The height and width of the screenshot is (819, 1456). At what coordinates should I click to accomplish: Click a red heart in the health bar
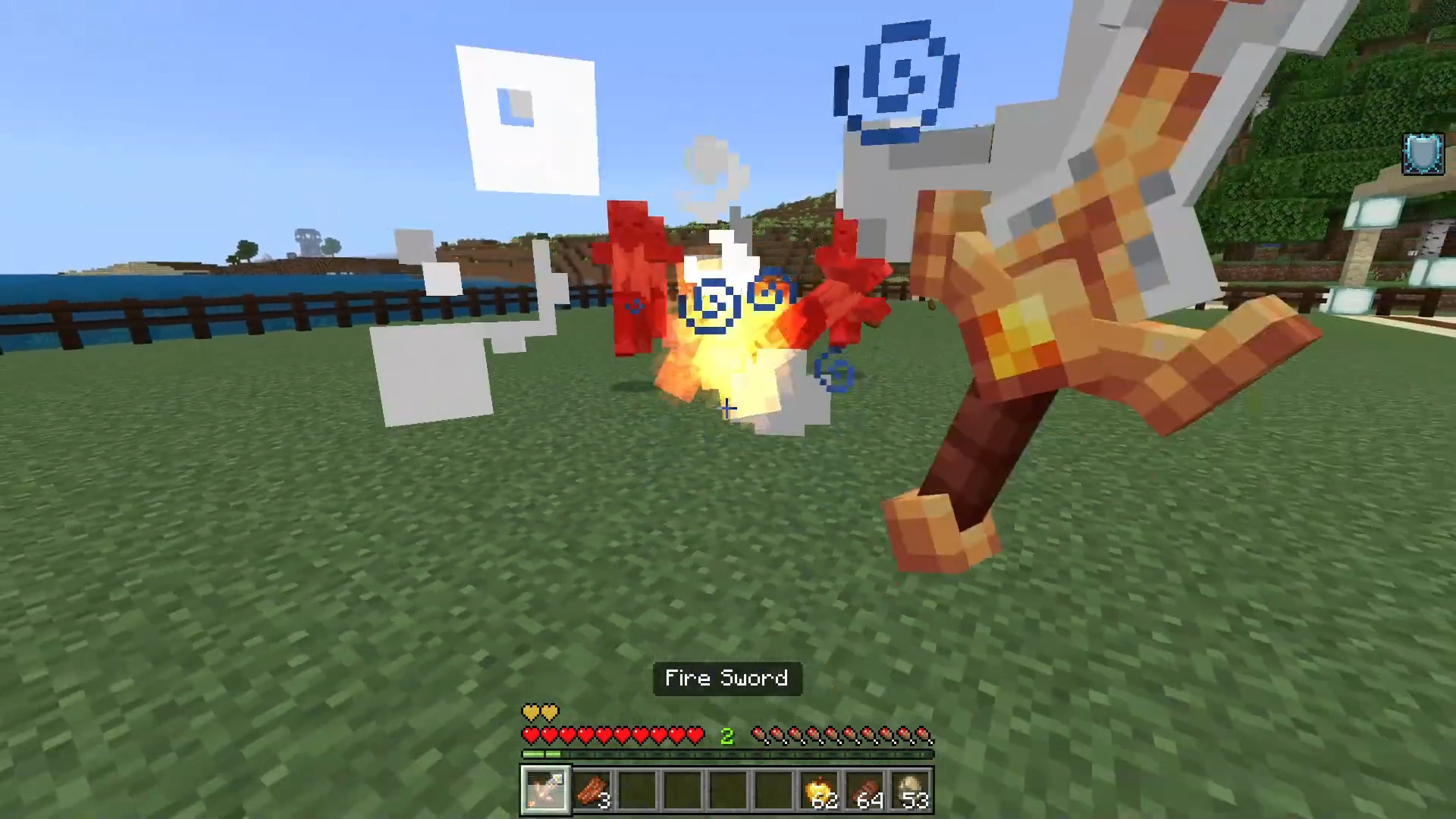tap(569, 734)
